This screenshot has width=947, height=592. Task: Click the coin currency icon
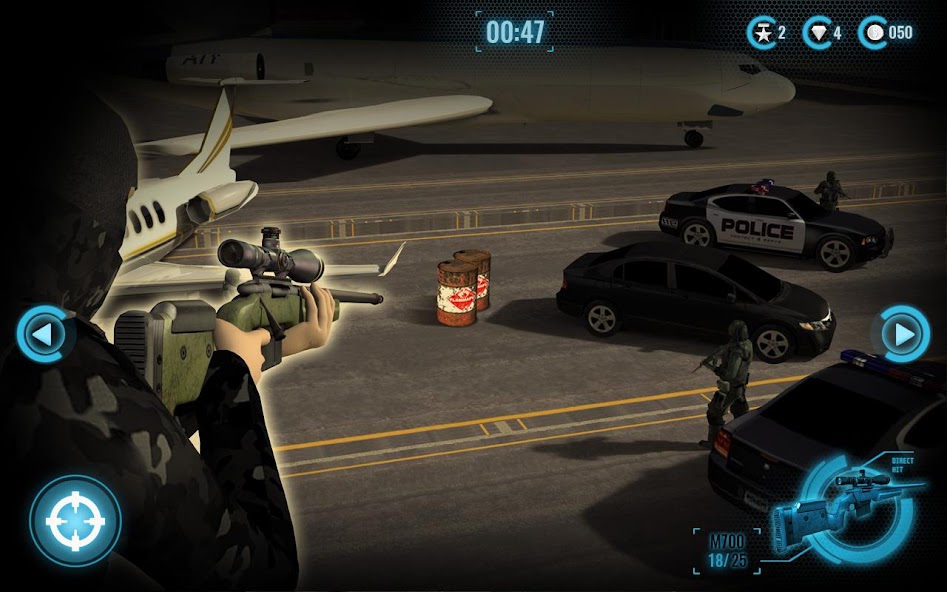(874, 33)
